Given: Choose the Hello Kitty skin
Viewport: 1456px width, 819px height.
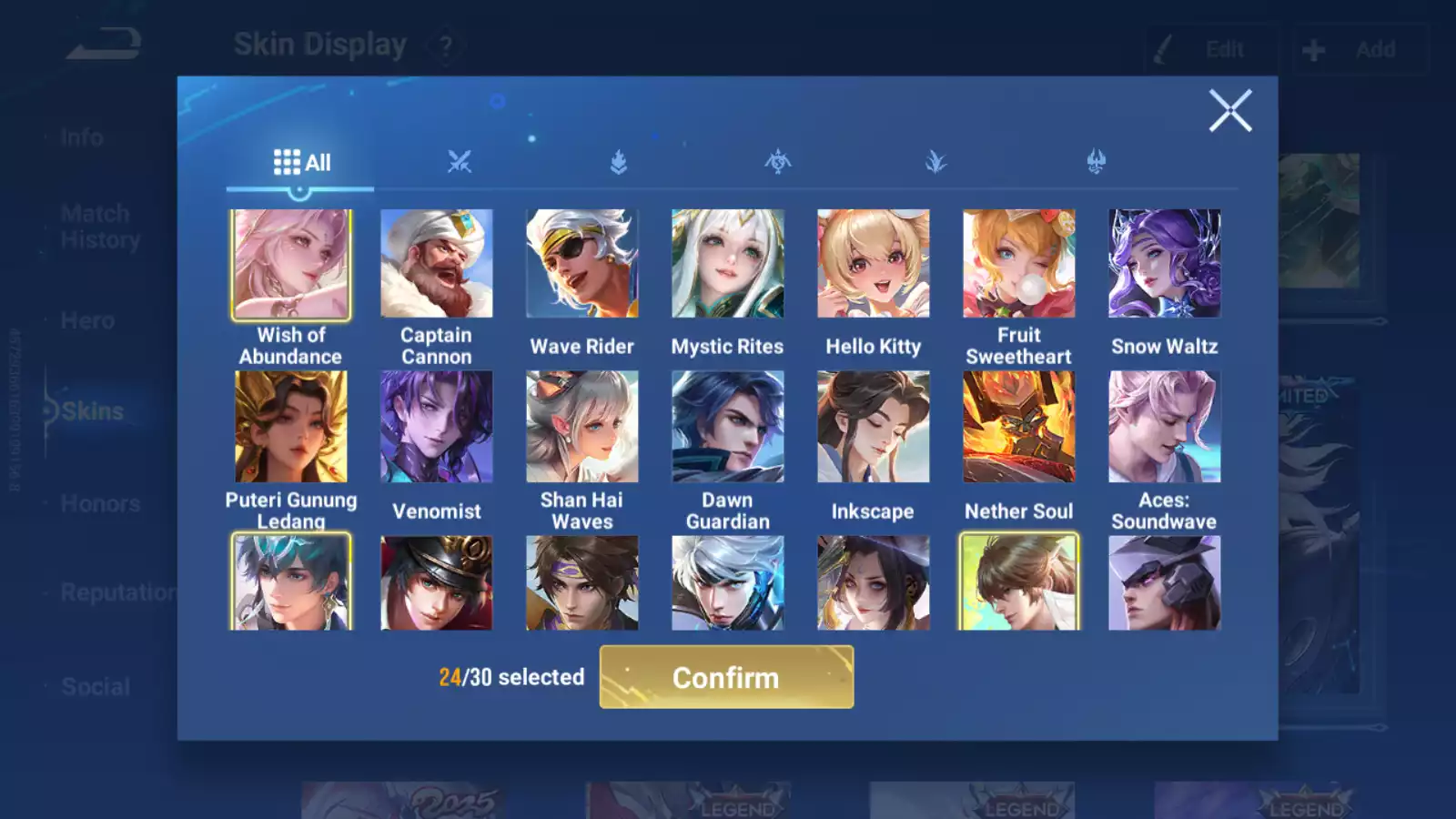Looking at the screenshot, I should (x=874, y=265).
